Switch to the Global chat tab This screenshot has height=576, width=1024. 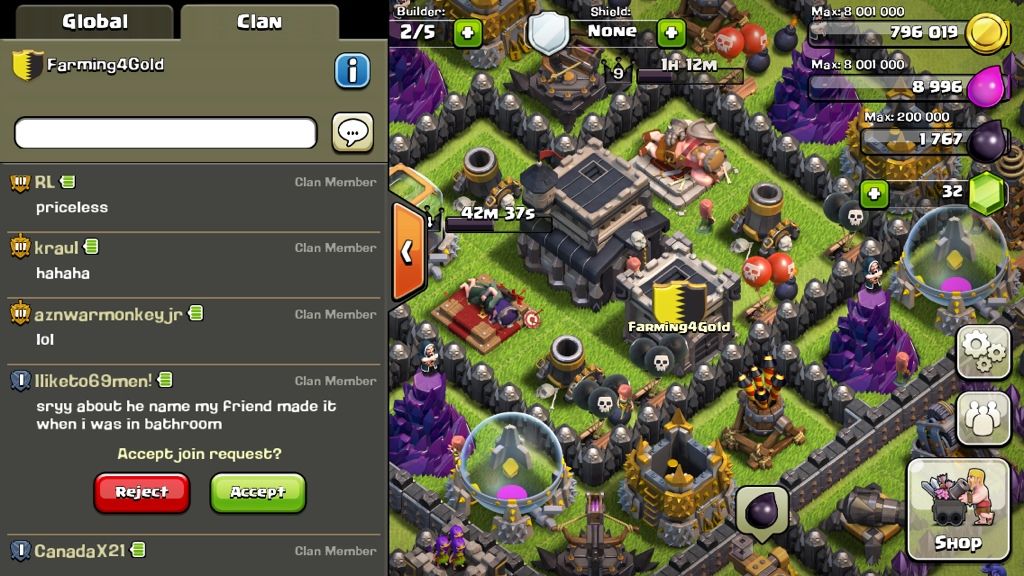pos(95,21)
